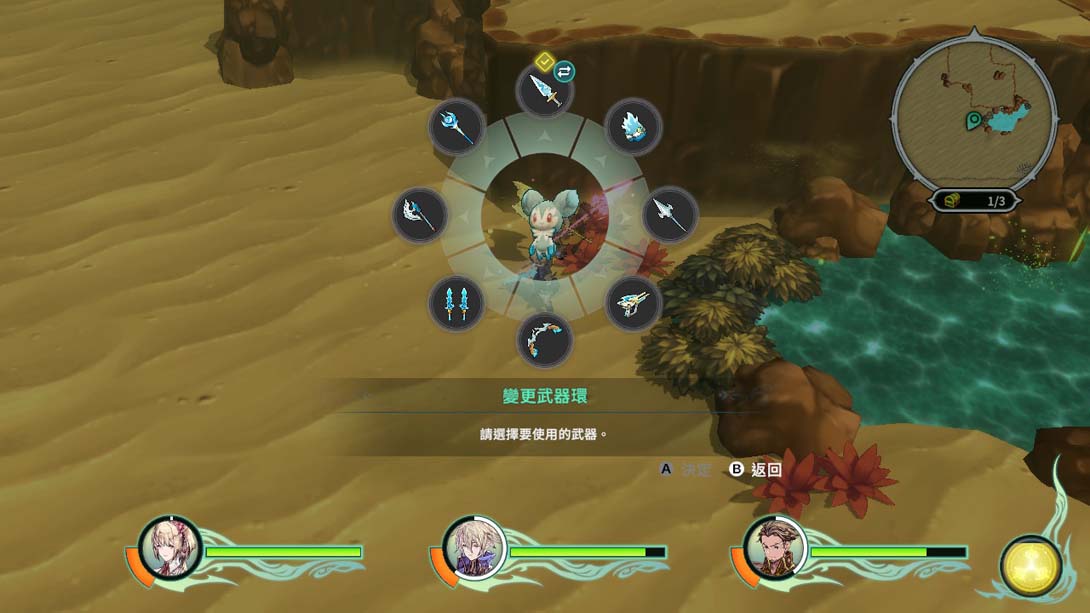Click the 返回 back option

pos(756,469)
